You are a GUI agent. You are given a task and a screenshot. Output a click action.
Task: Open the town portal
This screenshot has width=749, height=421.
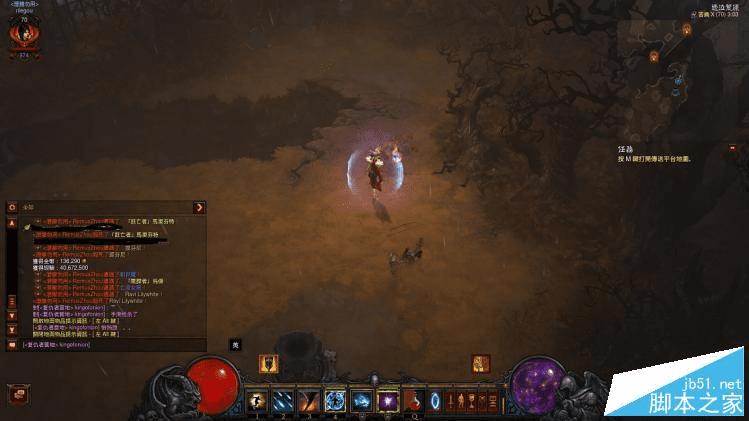point(435,401)
